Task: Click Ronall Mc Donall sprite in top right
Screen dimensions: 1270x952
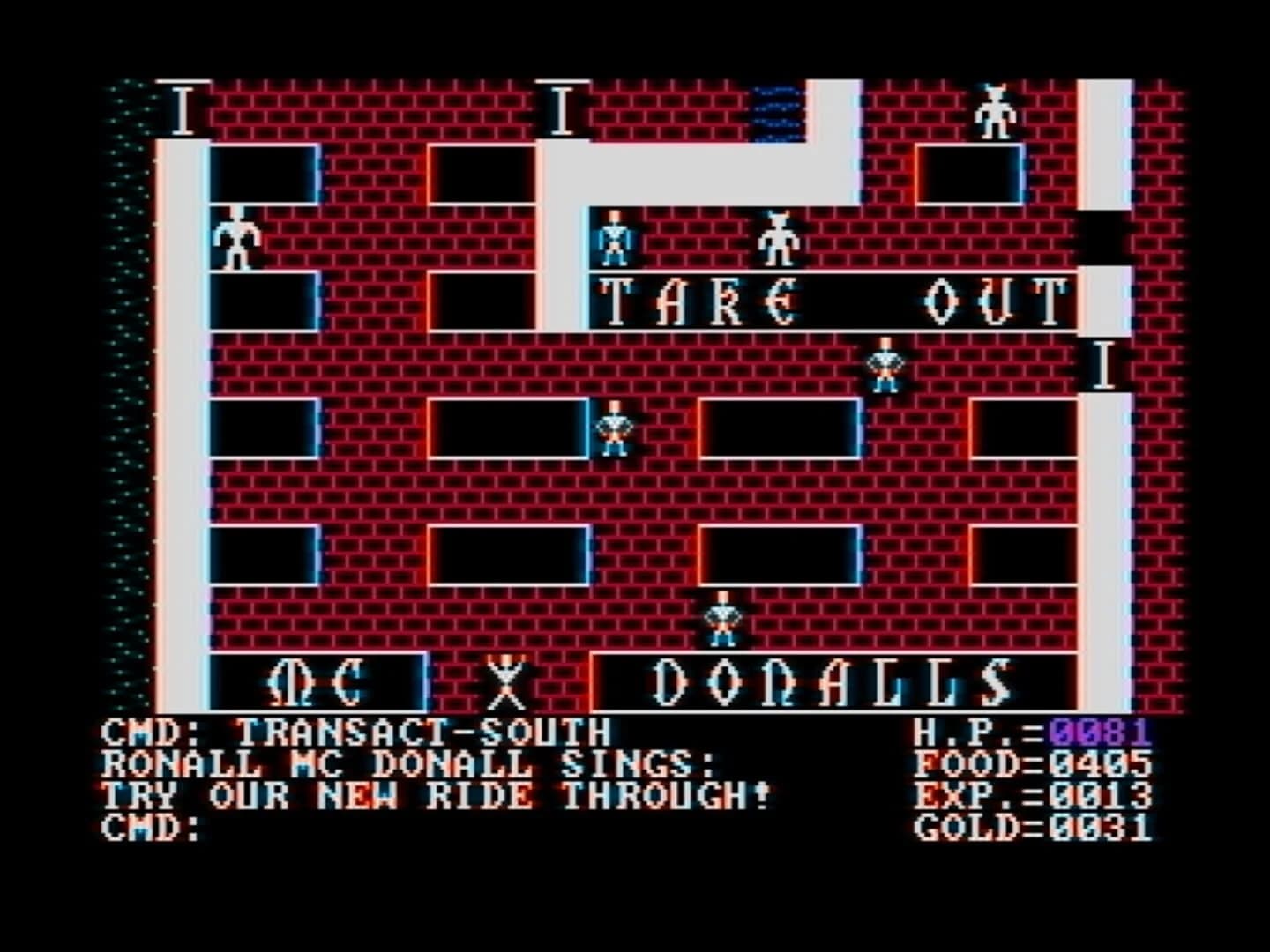Action: click(997, 115)
